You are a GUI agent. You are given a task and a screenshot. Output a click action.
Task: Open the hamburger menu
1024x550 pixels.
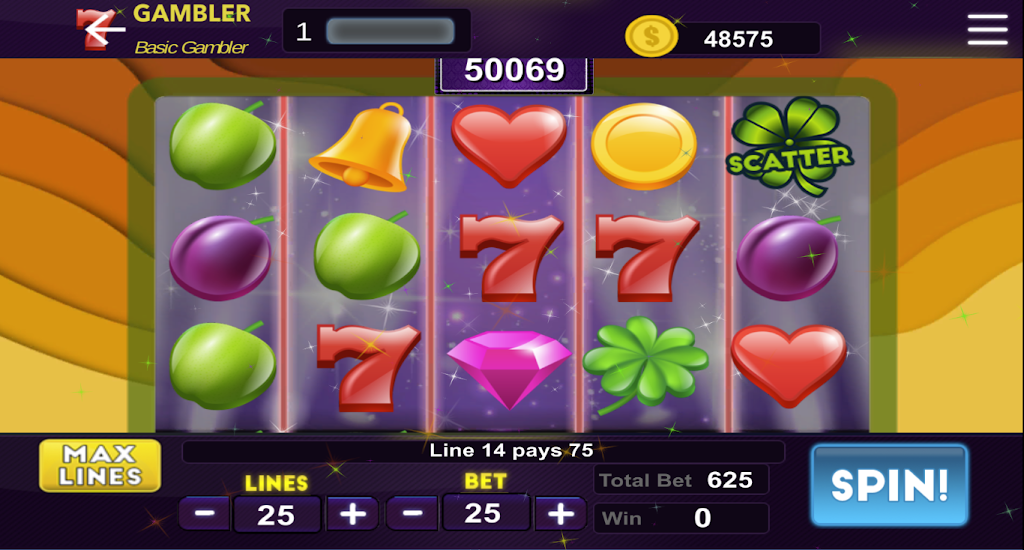pyautogui.click(x=987, y=30)
